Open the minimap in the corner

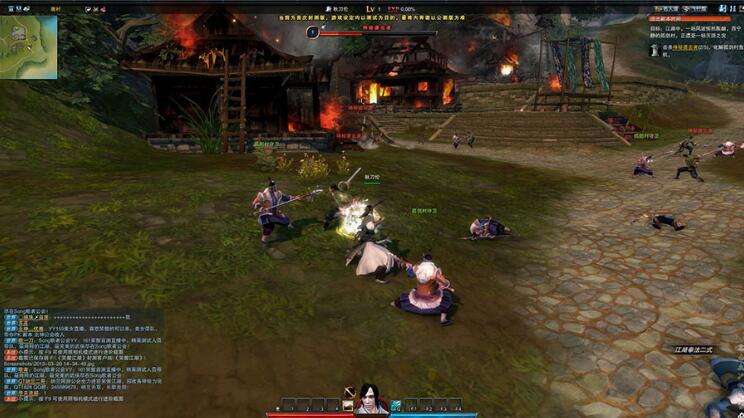tap(29, 46)
